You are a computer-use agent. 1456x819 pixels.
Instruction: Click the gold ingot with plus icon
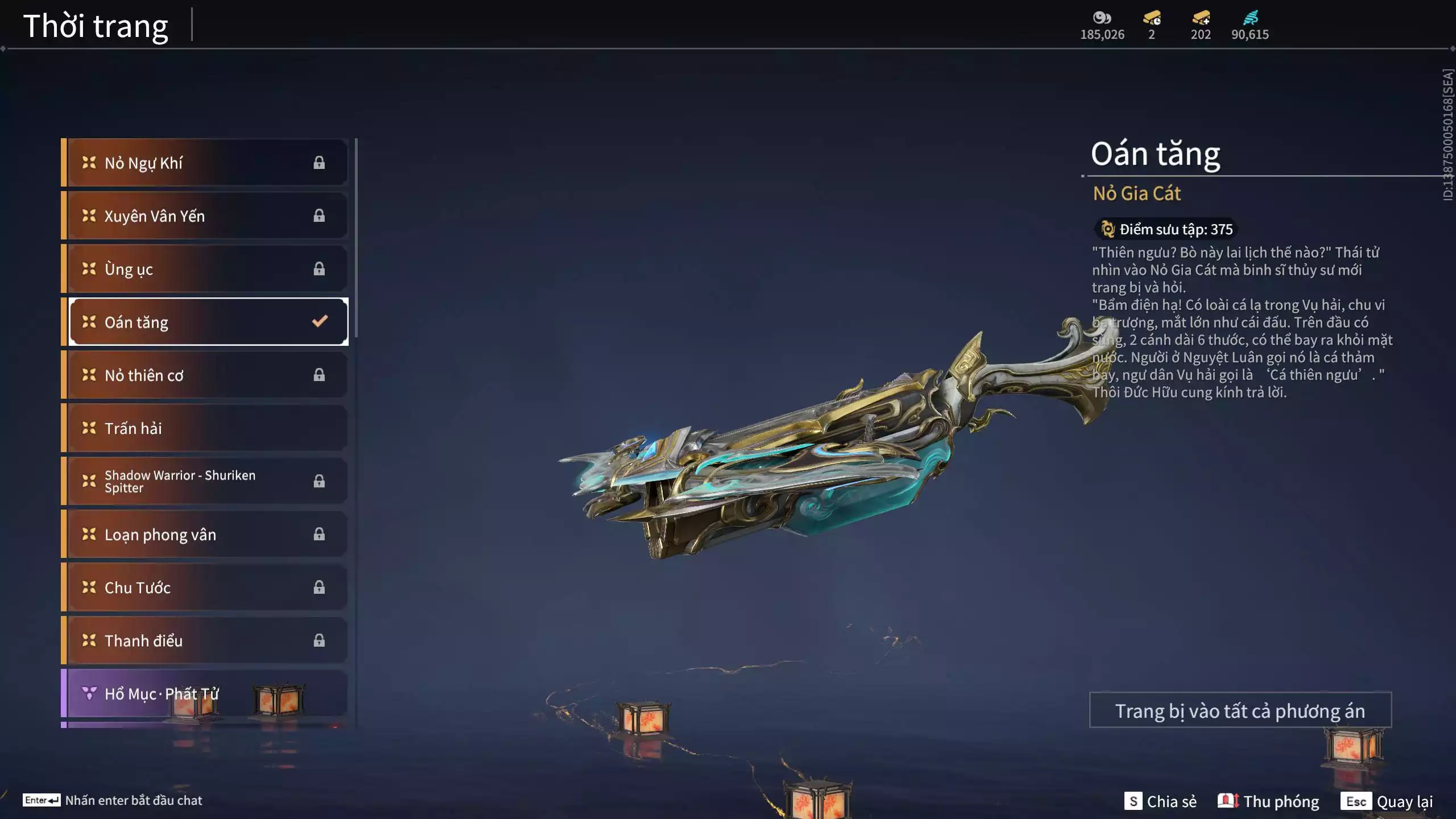coord(1201,18)
